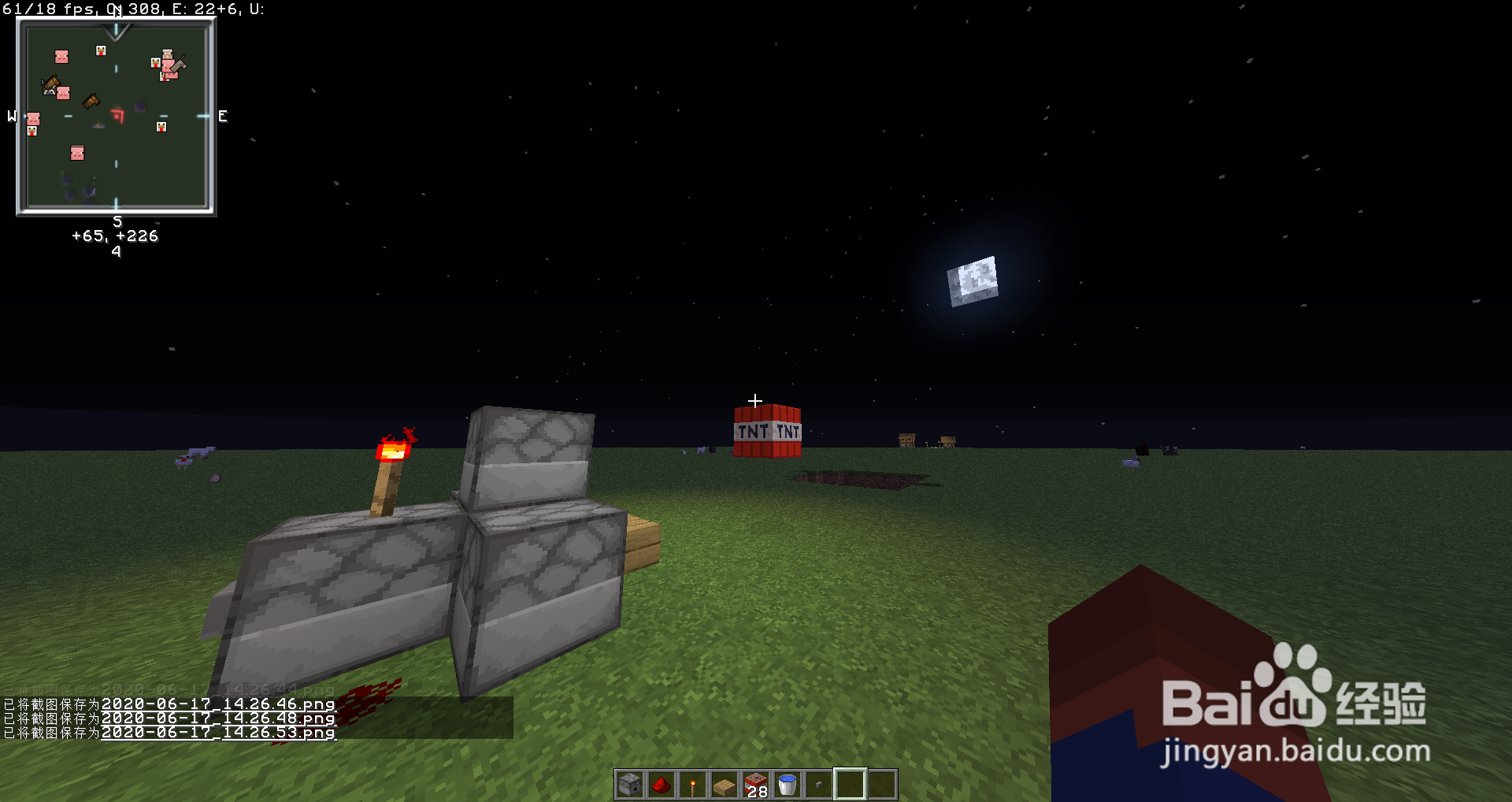Click the TNT block in the distance
The width and height of the screenshot is (1512, 802).
(x=765, y=432)
